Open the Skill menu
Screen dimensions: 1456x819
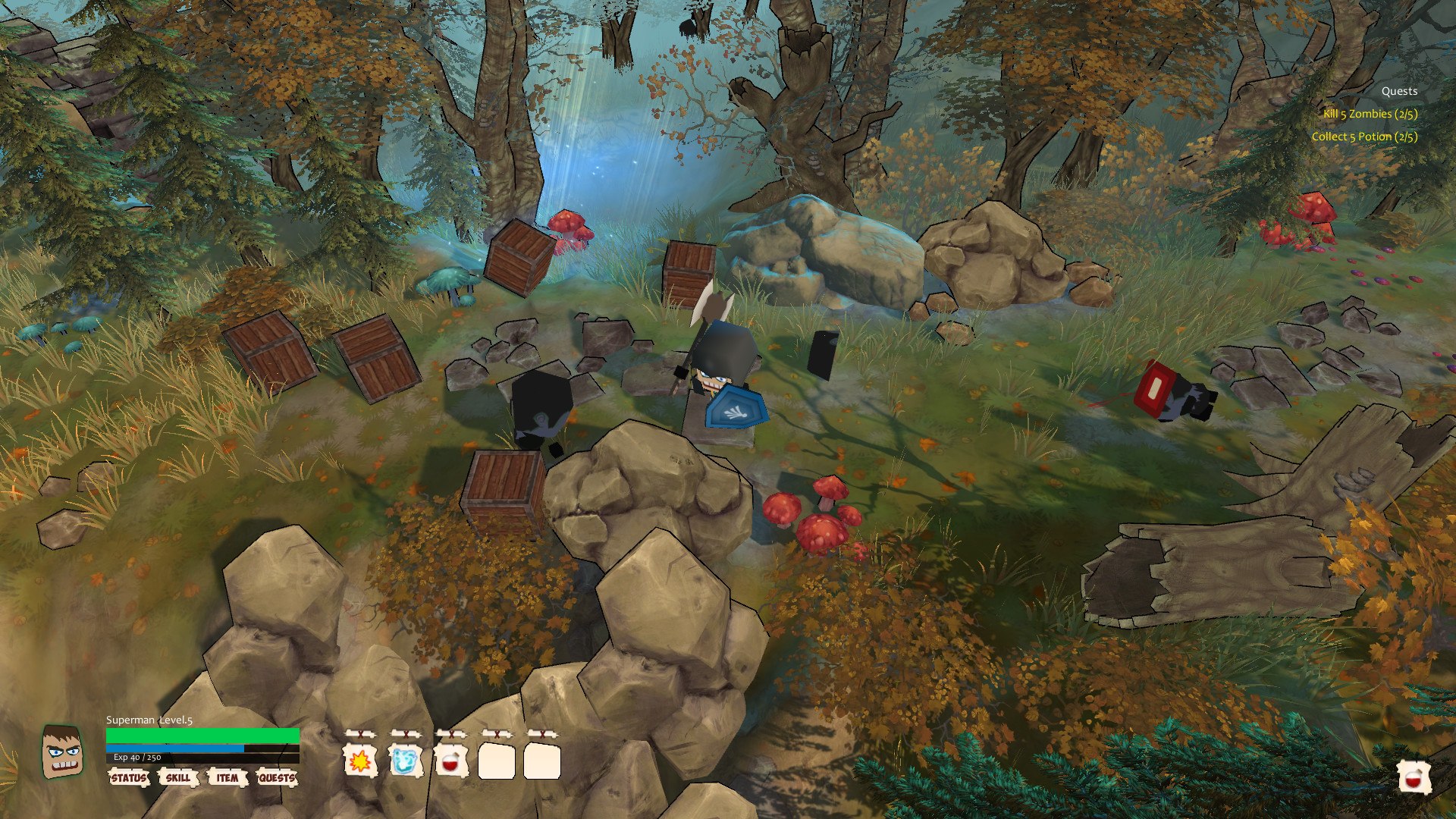click(178, 778)
